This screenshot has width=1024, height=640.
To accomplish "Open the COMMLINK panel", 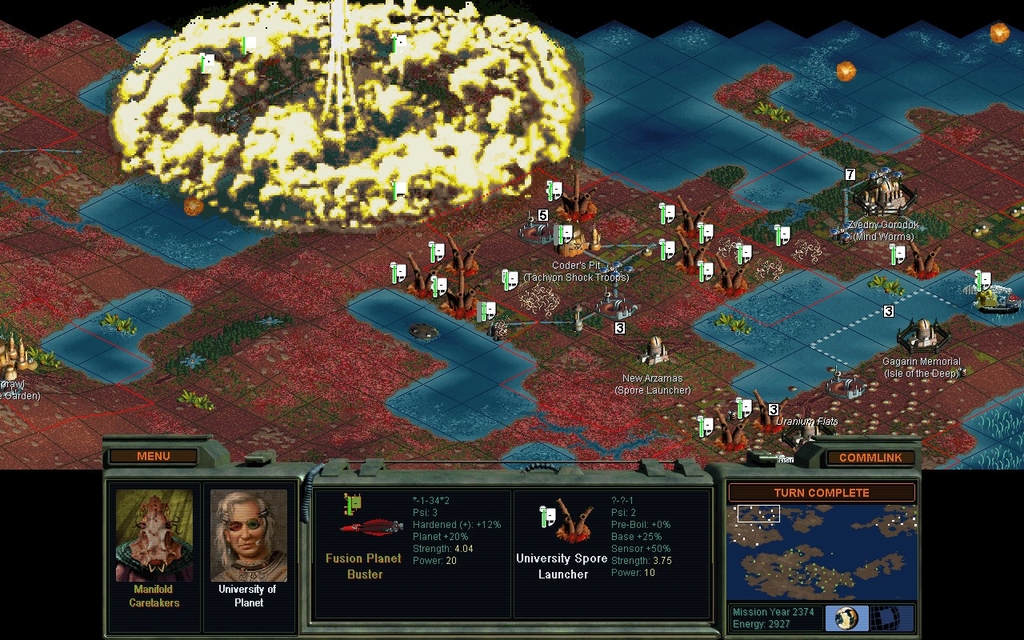I will pyautogui.click(x=870, y=457).
